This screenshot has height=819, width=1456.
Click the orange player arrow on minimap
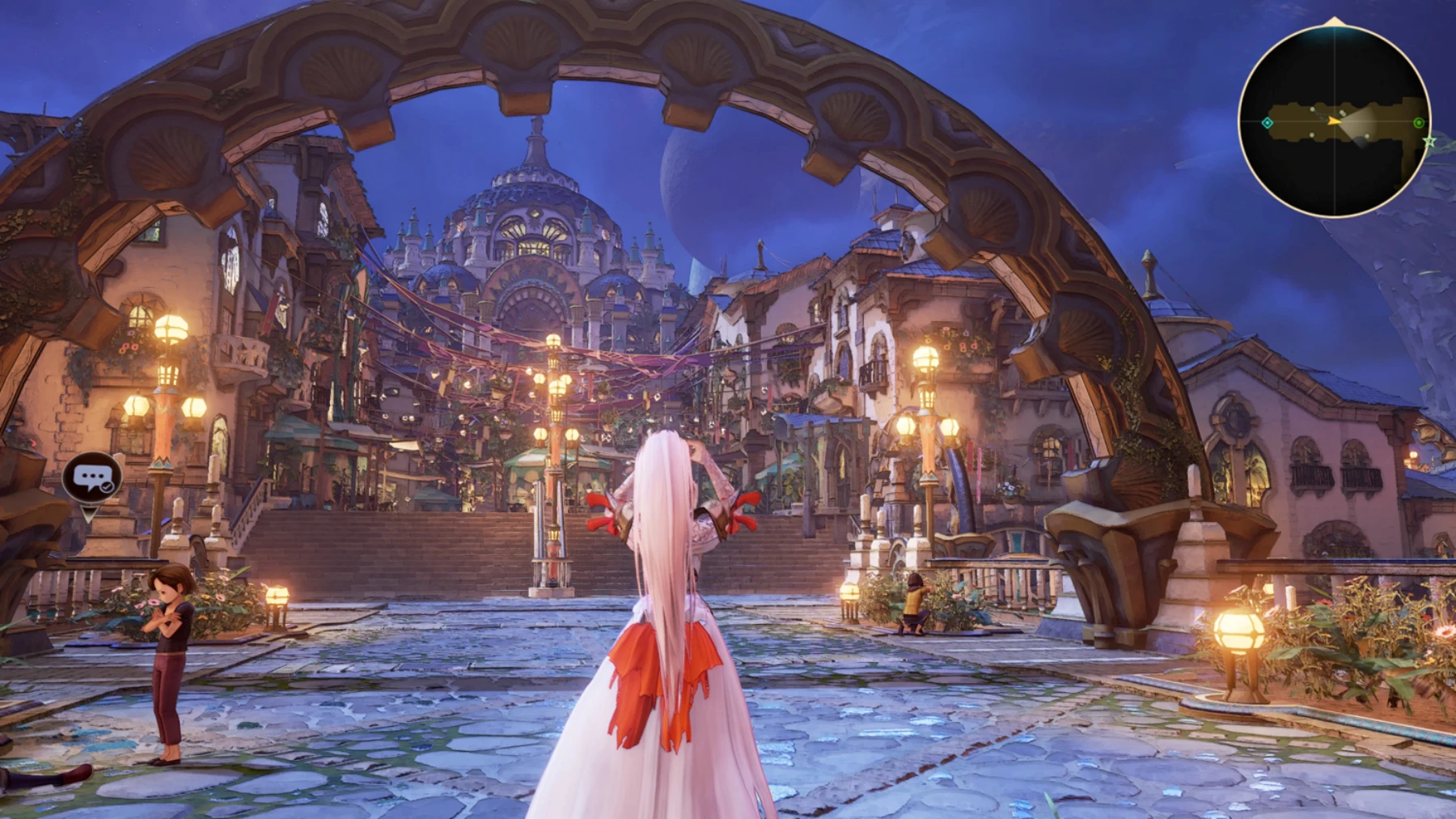tap(1333, 121)
